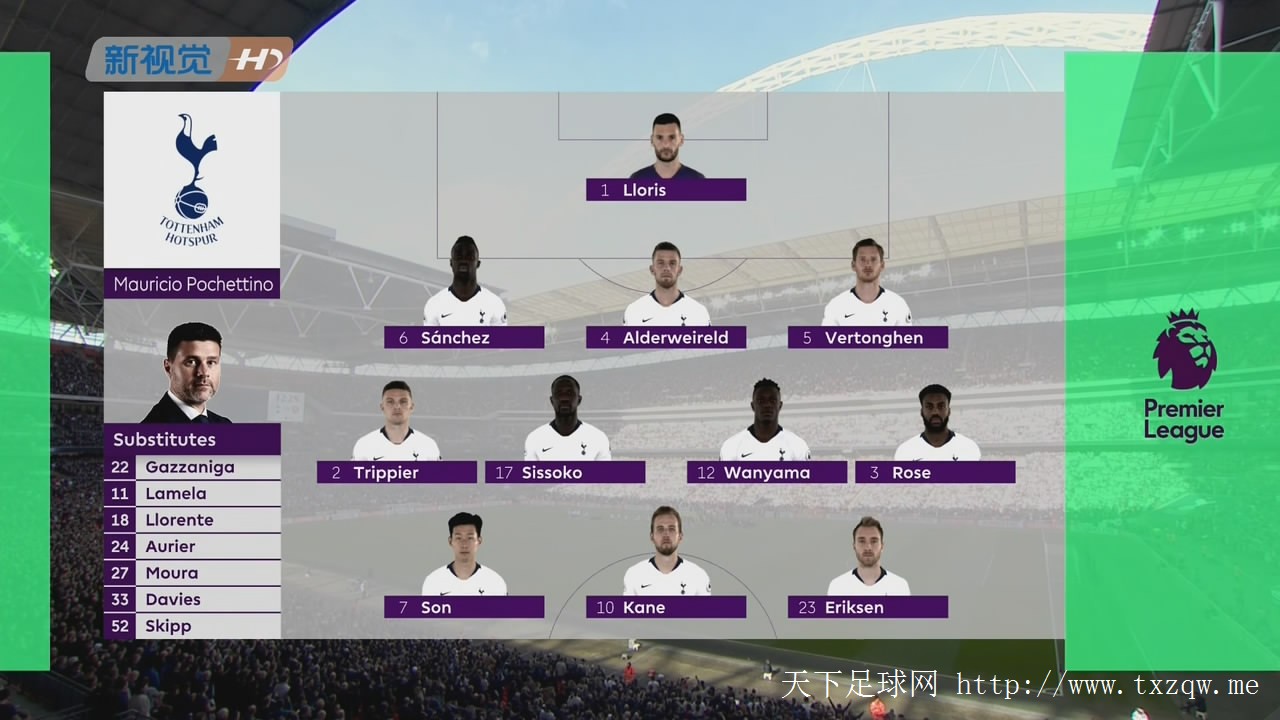Select Trippier's player tag
Viewport: 1280px width, 720px height.
pos(397,473)
